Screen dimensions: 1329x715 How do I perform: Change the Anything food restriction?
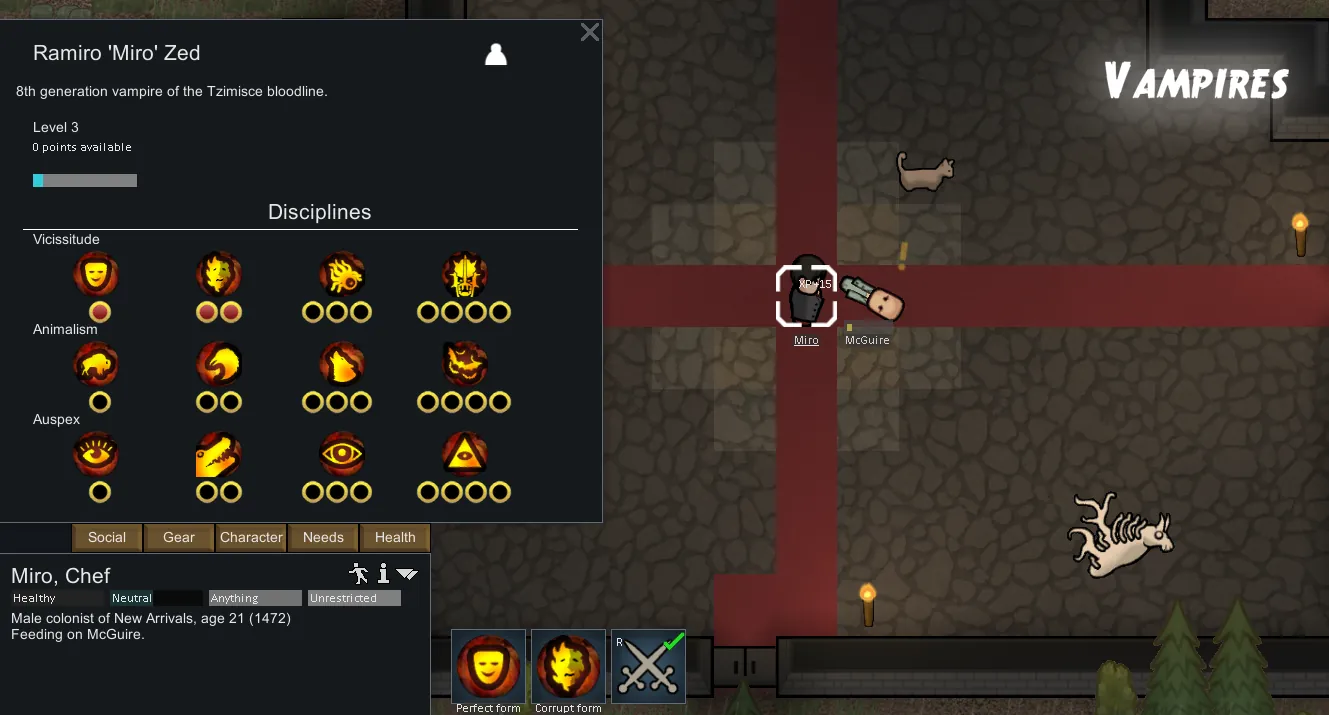255,598
